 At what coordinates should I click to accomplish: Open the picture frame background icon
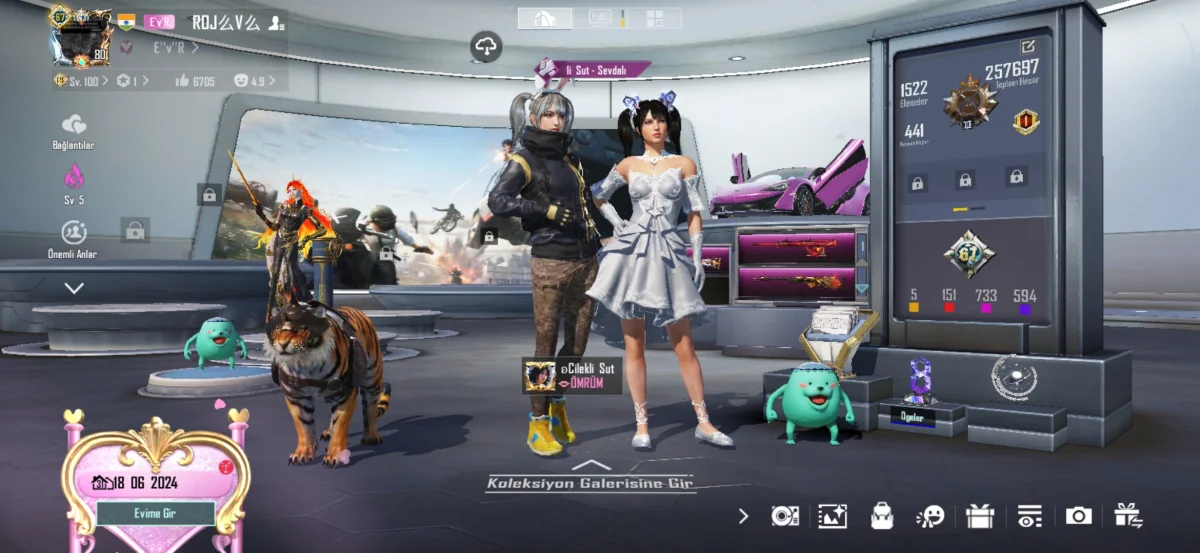click(832, 516)
